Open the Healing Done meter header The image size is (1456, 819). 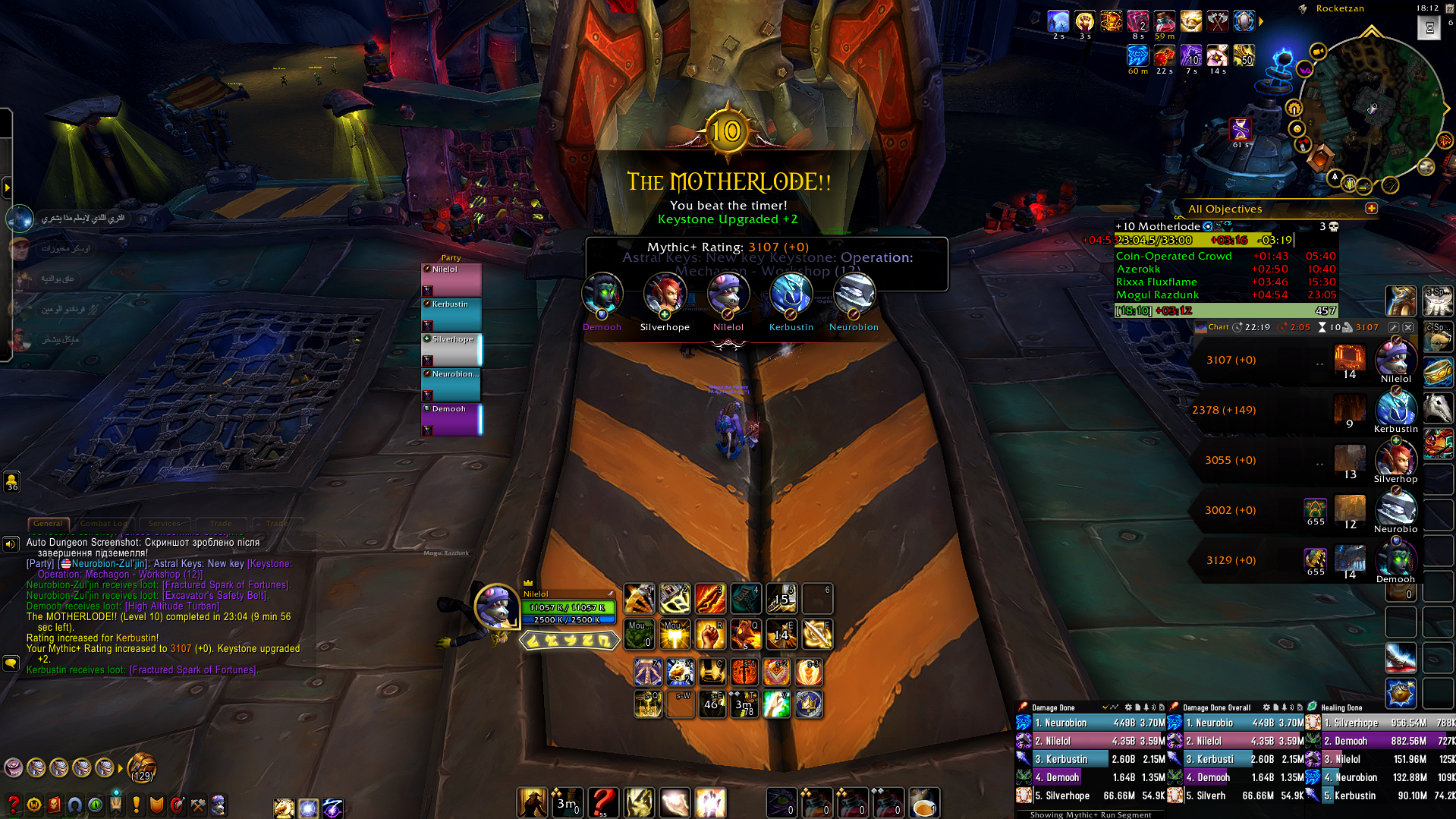click(1341, 707)
